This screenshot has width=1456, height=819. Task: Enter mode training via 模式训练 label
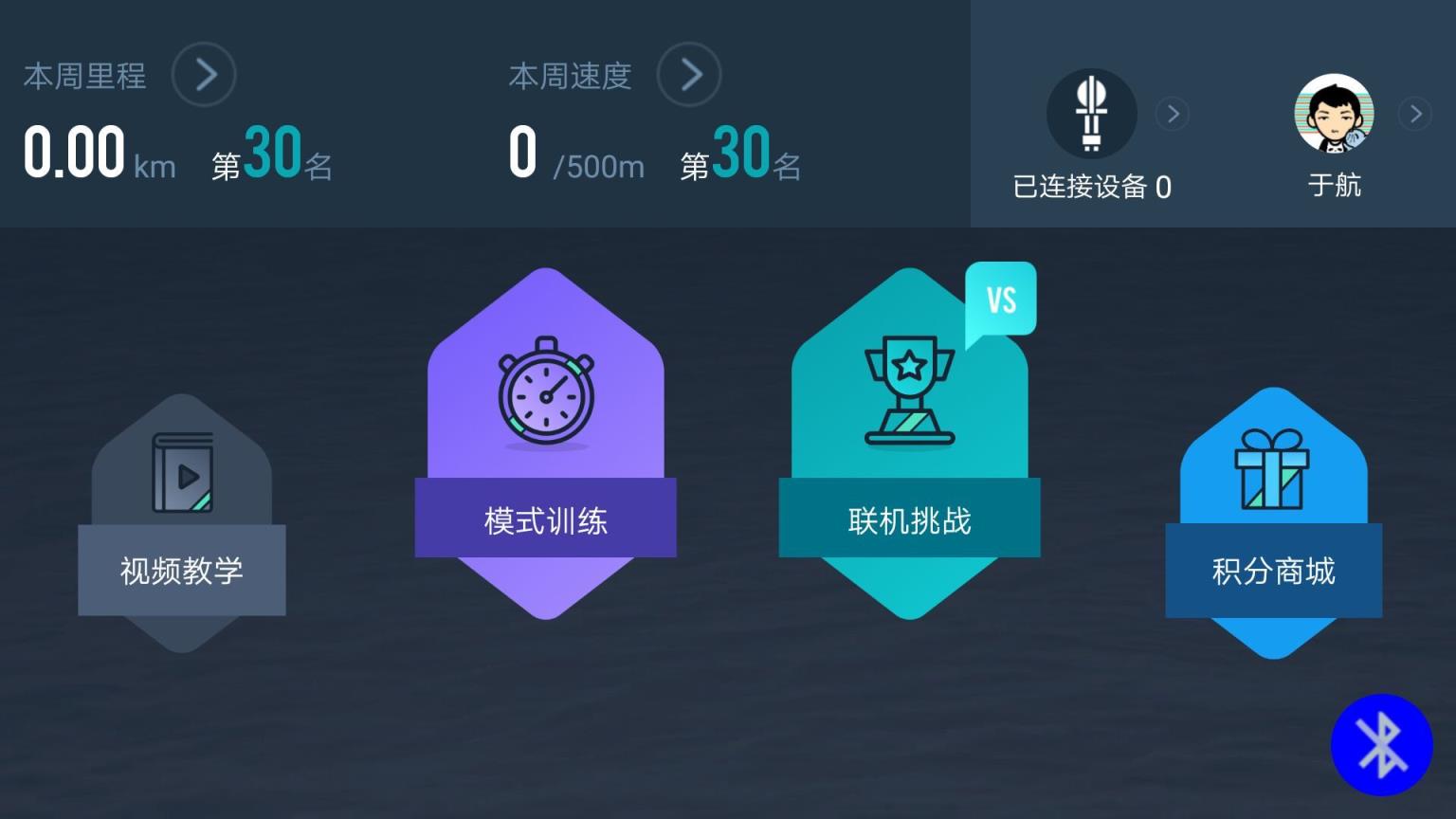point(545,519)
